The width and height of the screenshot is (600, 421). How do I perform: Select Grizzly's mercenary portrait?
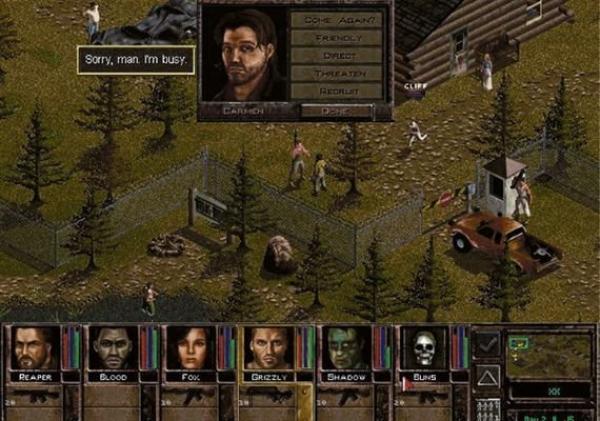point(267,348)
